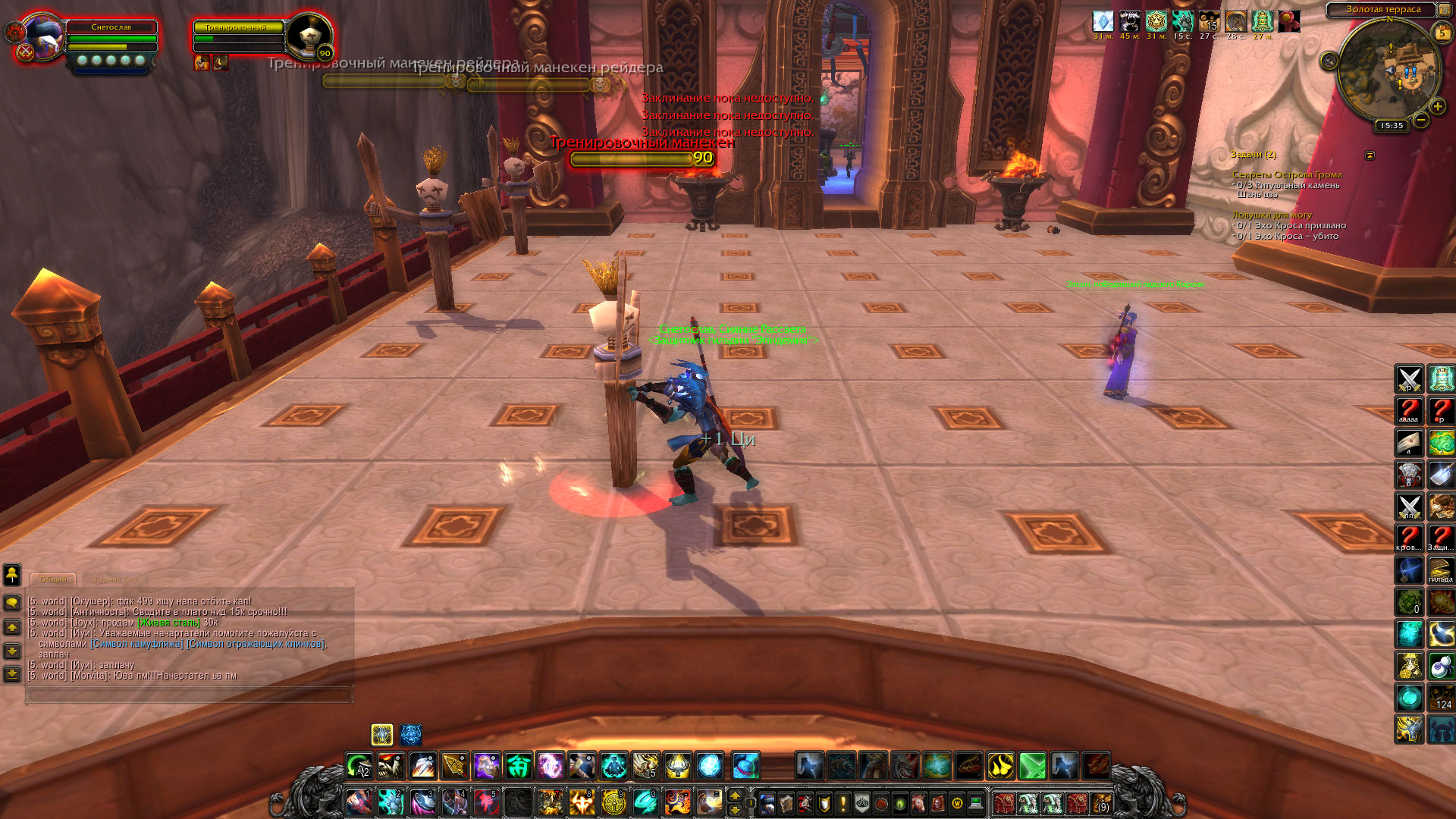
Task: Switch to the Общий chat tab
Action: coord(53,579)
